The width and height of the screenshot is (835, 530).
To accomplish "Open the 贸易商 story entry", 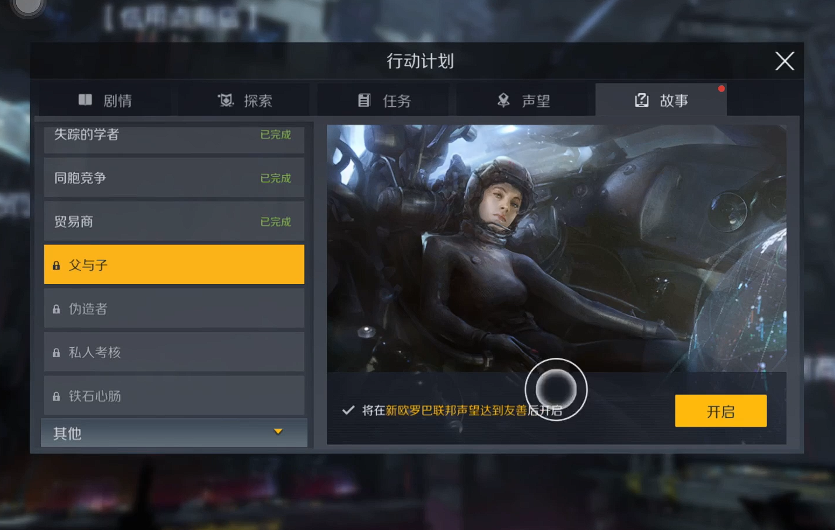I will click(x=173, y=221).
